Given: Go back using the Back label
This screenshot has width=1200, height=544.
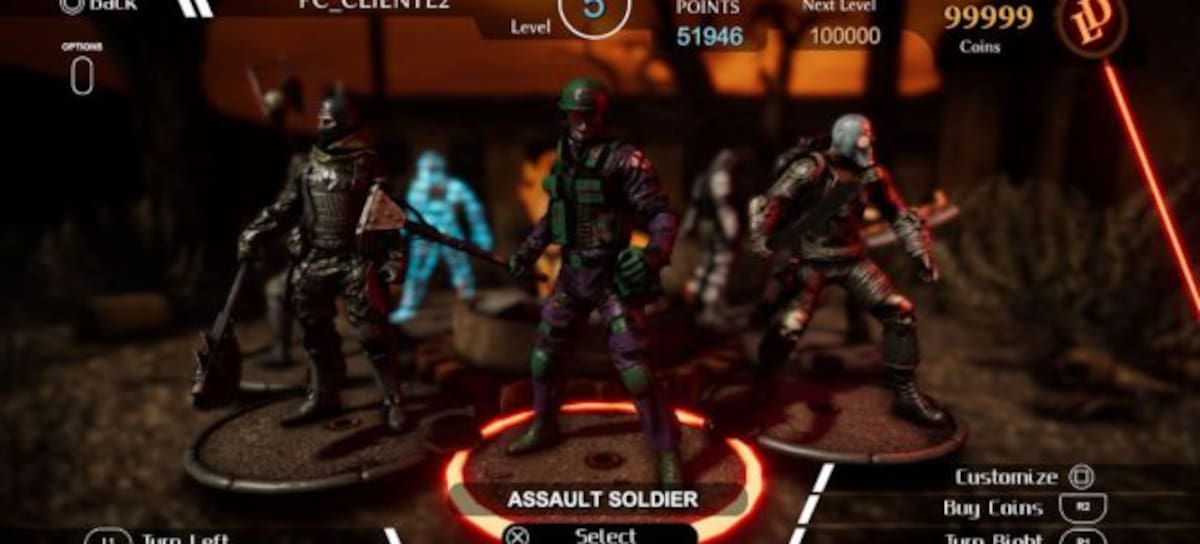Looking at the screenshot, I should [100, 5].
